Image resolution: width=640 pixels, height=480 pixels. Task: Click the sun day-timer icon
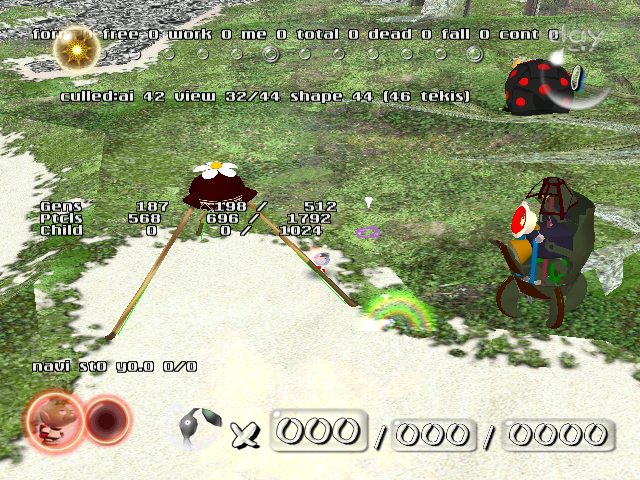coord(73,50)
